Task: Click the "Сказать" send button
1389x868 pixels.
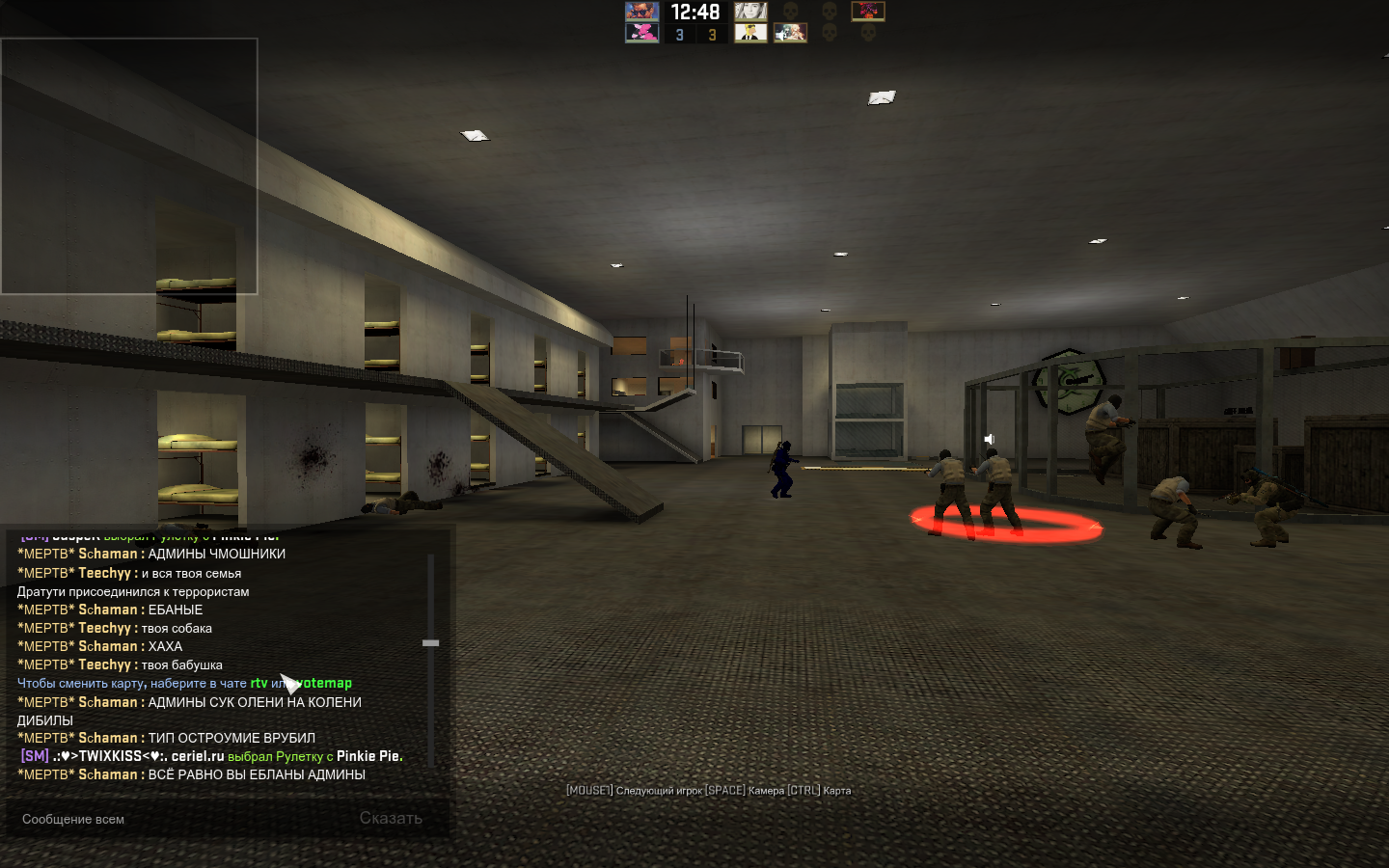Action: (391, 819)
